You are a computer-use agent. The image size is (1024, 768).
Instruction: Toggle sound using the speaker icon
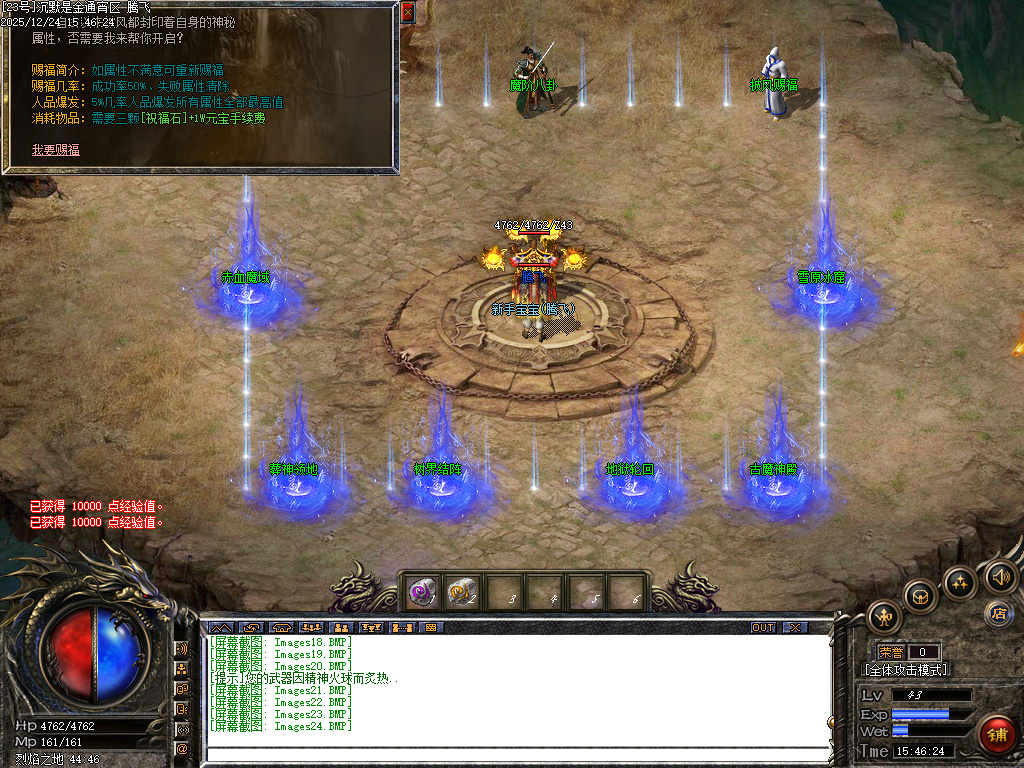coord(999,576)
